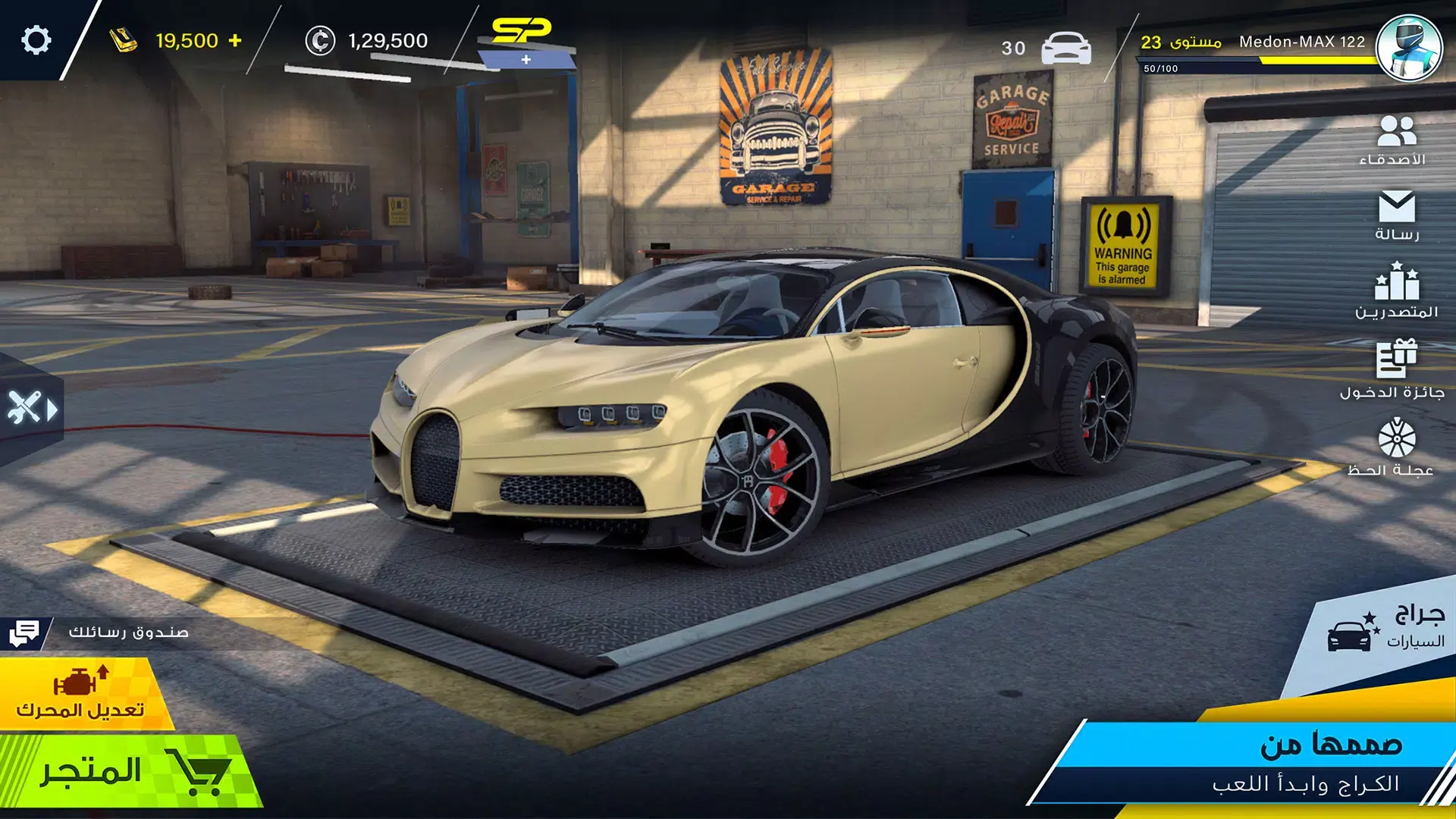
Task: Open the messages envelope (رسالة)
Action: click(1396, 216)
